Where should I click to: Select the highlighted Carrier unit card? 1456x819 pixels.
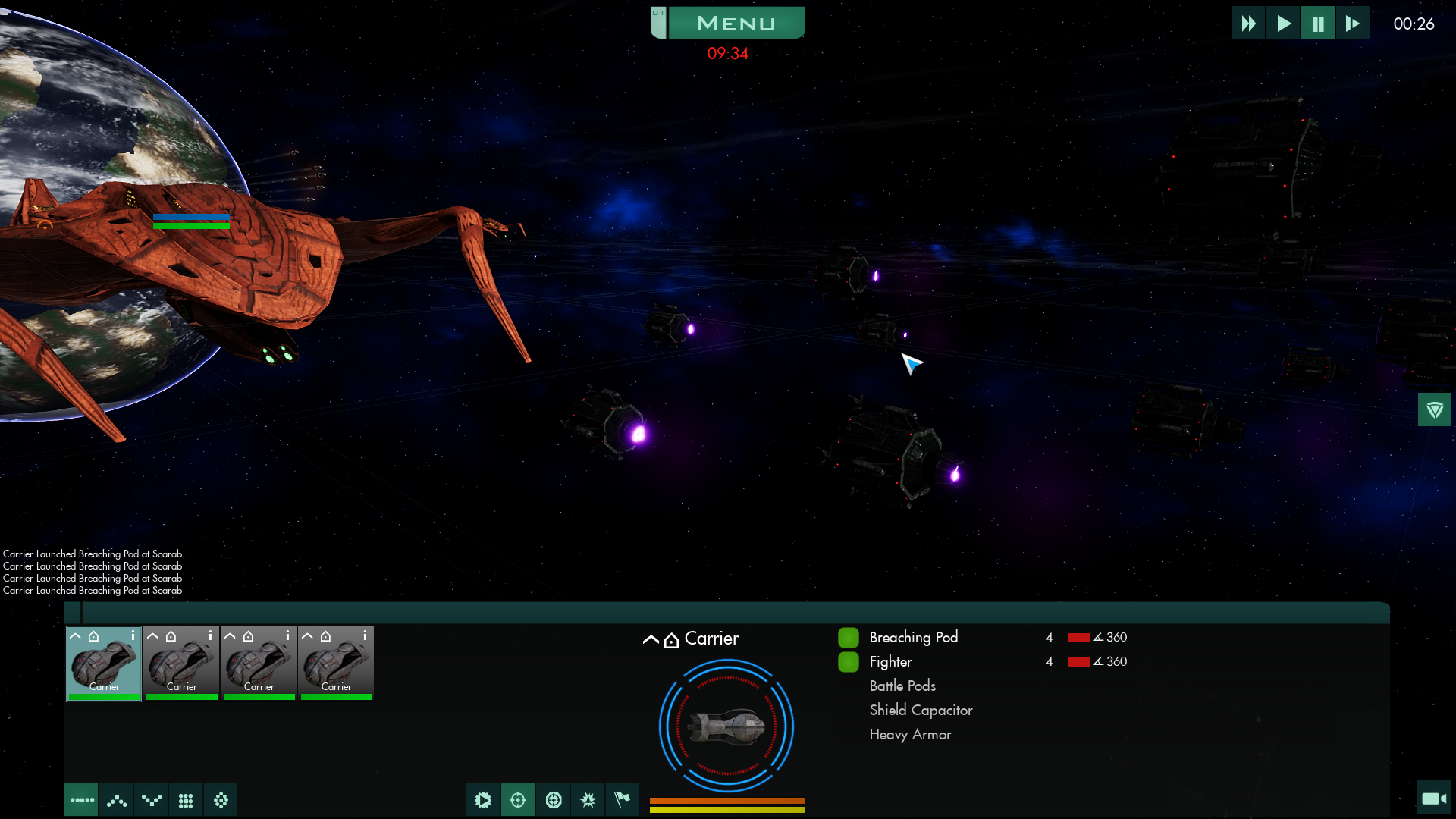[x=104, y=663]
